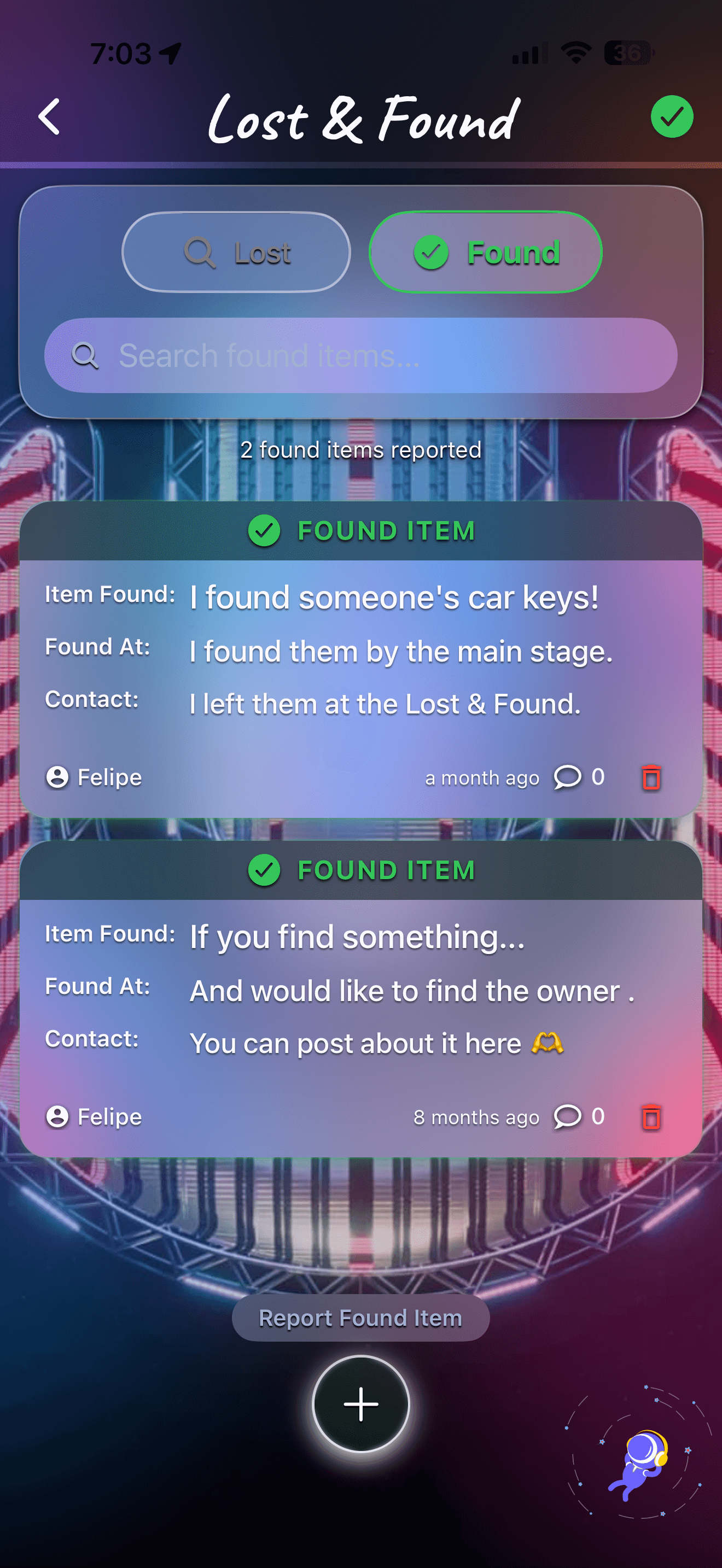
Task: Tap the FOUND ITEM badge on the second card
Action: (360, 869)
